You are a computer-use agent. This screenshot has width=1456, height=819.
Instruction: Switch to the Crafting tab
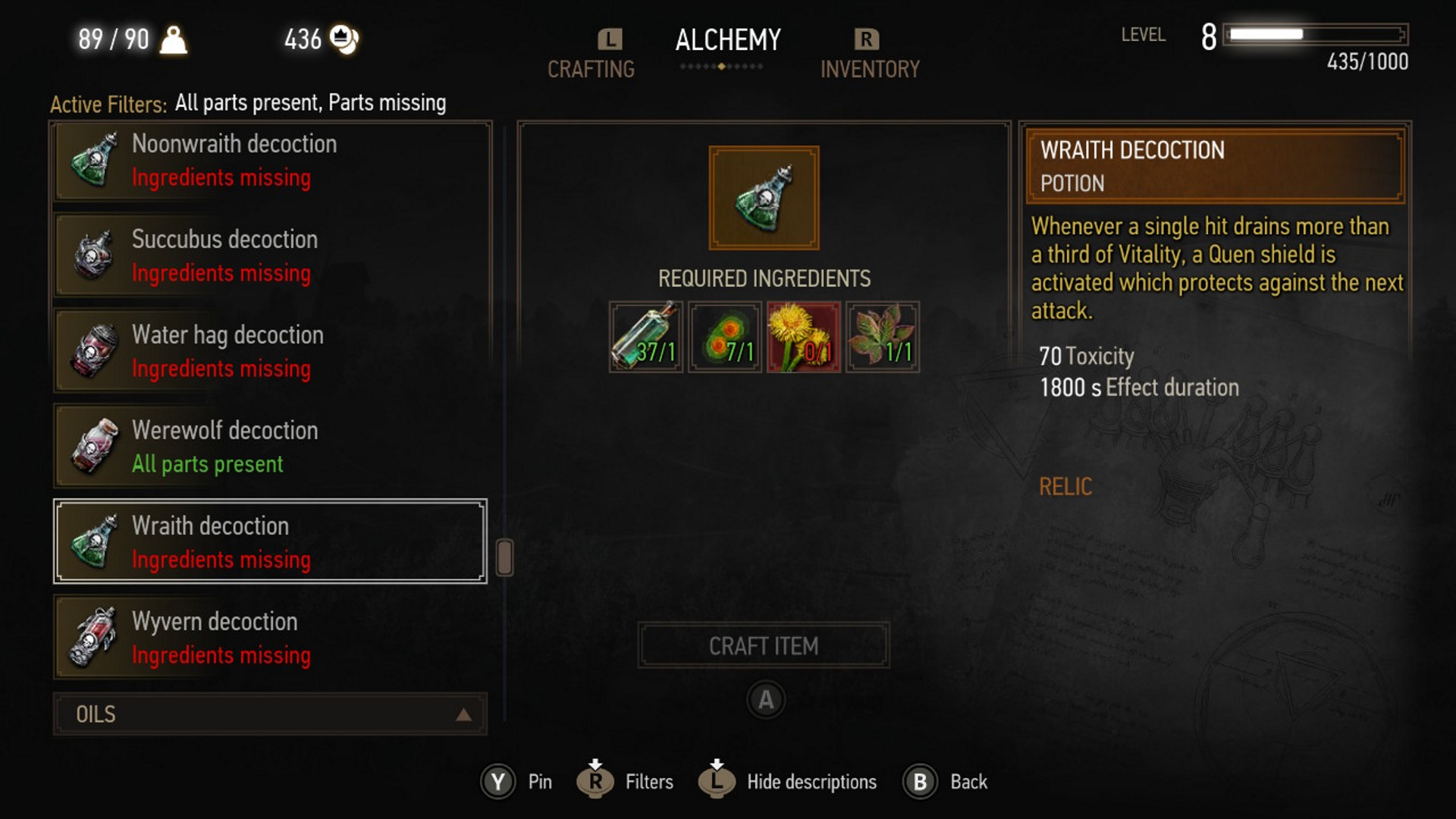click(x=591, y=68)
